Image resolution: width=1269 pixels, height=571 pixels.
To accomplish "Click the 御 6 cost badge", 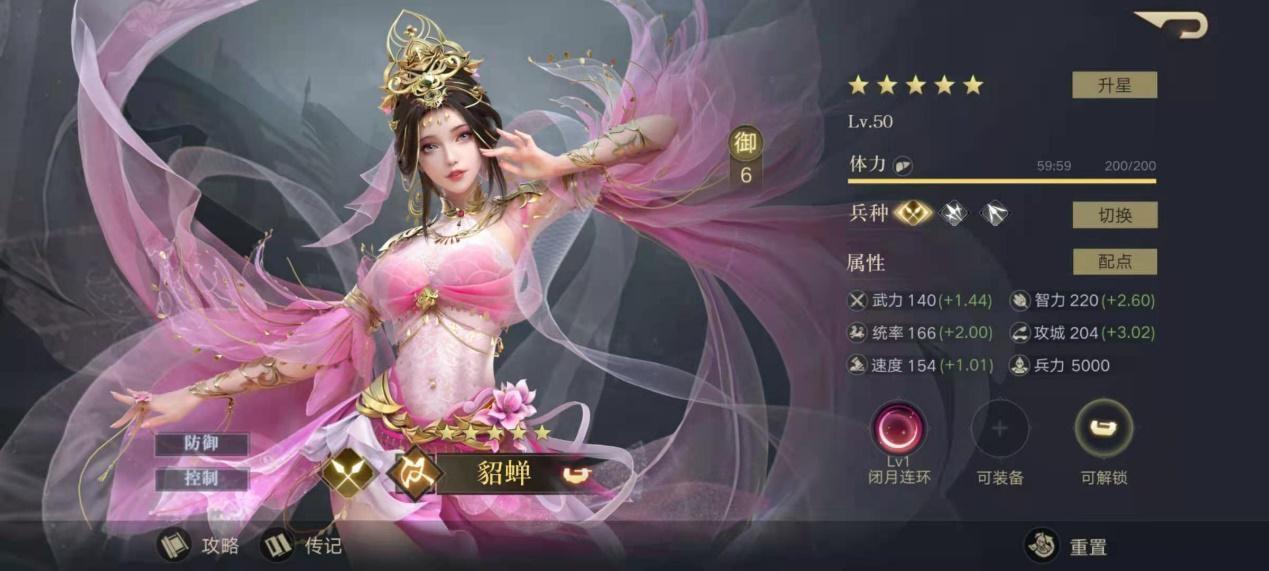I will [745, 157].
